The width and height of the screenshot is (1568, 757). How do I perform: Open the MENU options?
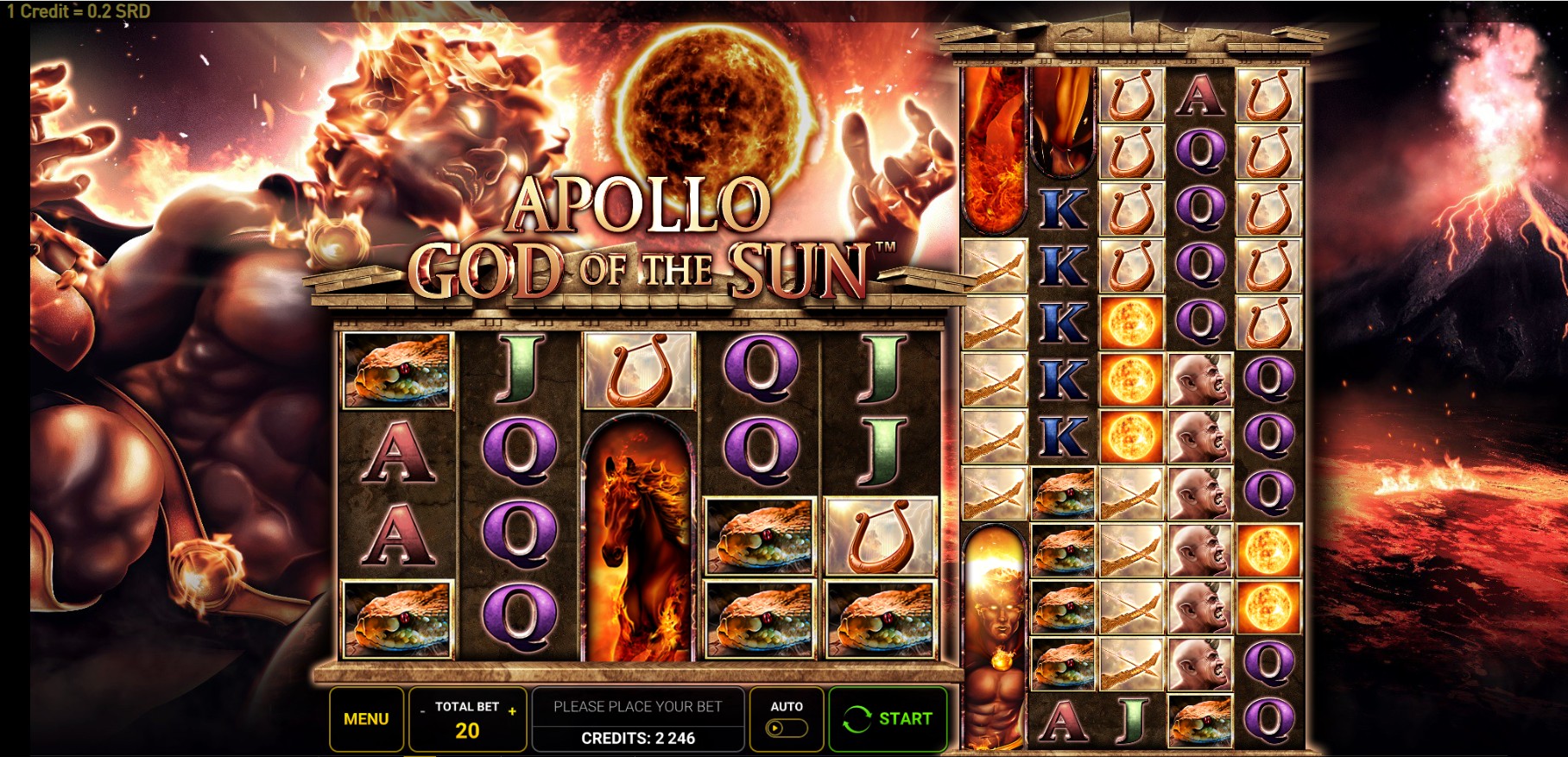(366, 717)
